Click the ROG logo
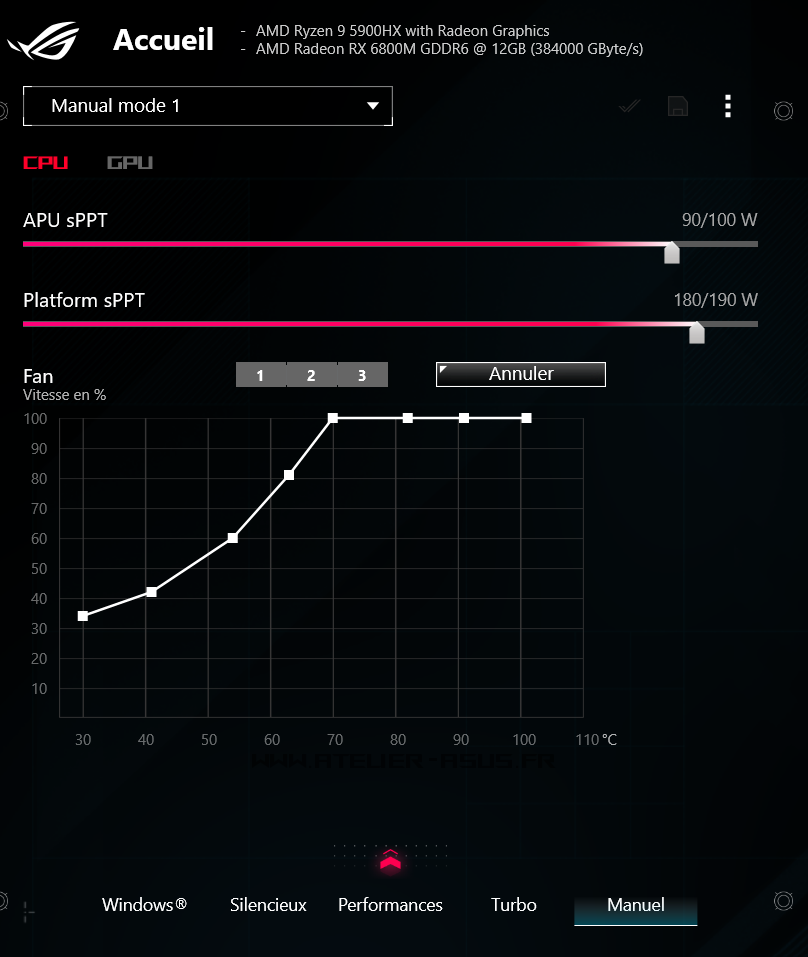Screen dimensions: 808x957 [45, 42]
